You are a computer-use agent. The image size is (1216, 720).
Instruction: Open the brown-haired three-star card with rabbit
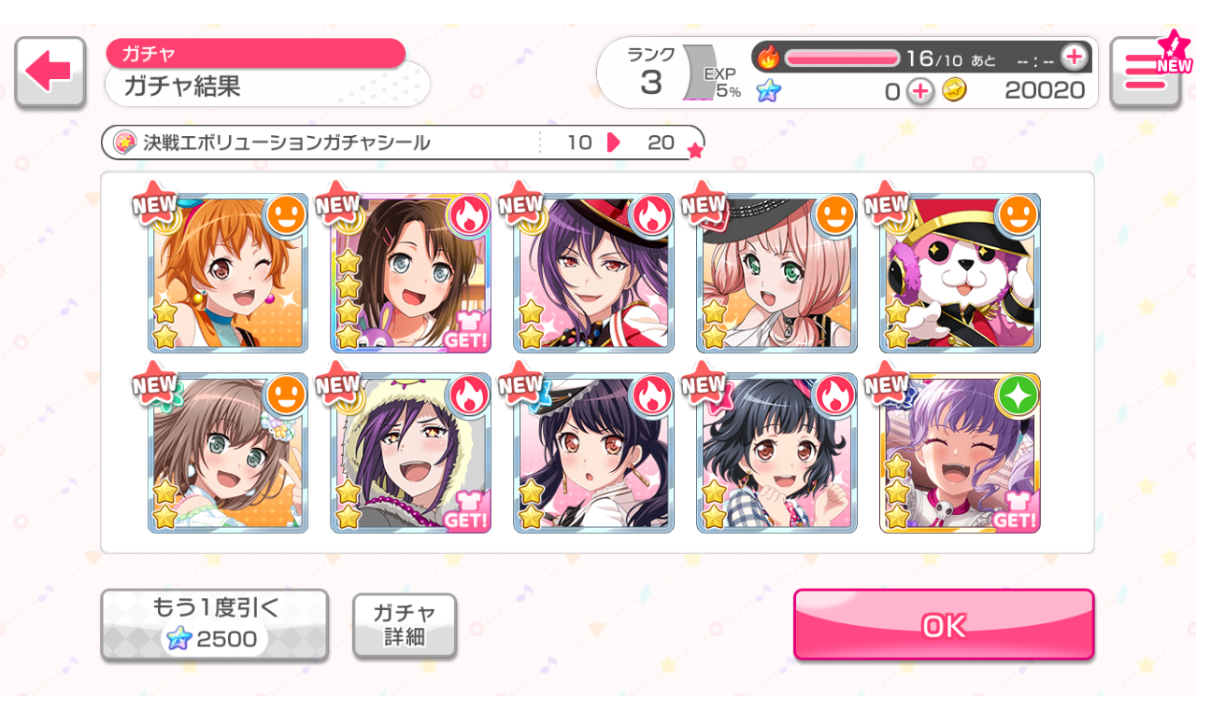pos(411,273)
